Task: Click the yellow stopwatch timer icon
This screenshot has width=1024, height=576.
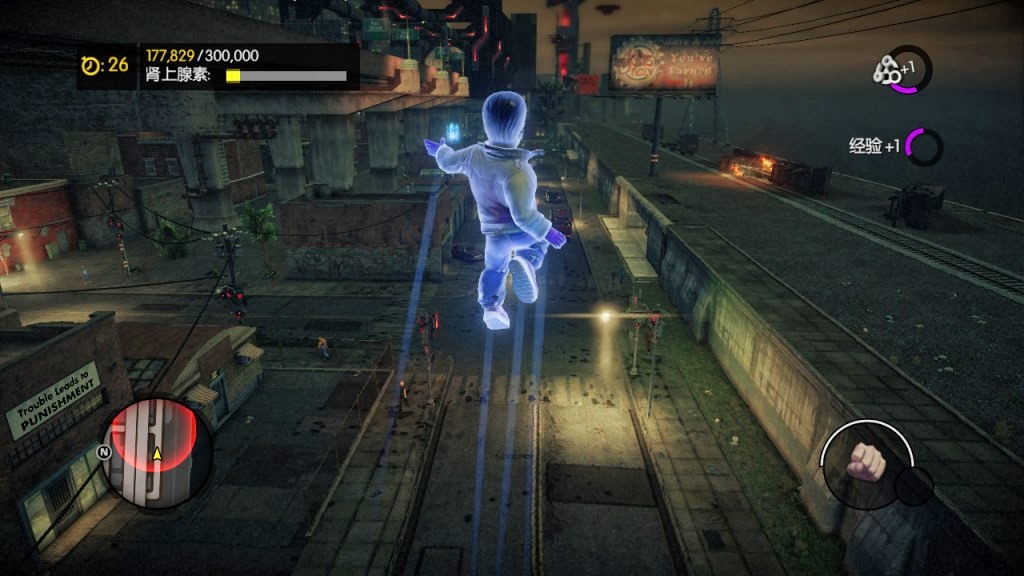Action: [91, 65]
